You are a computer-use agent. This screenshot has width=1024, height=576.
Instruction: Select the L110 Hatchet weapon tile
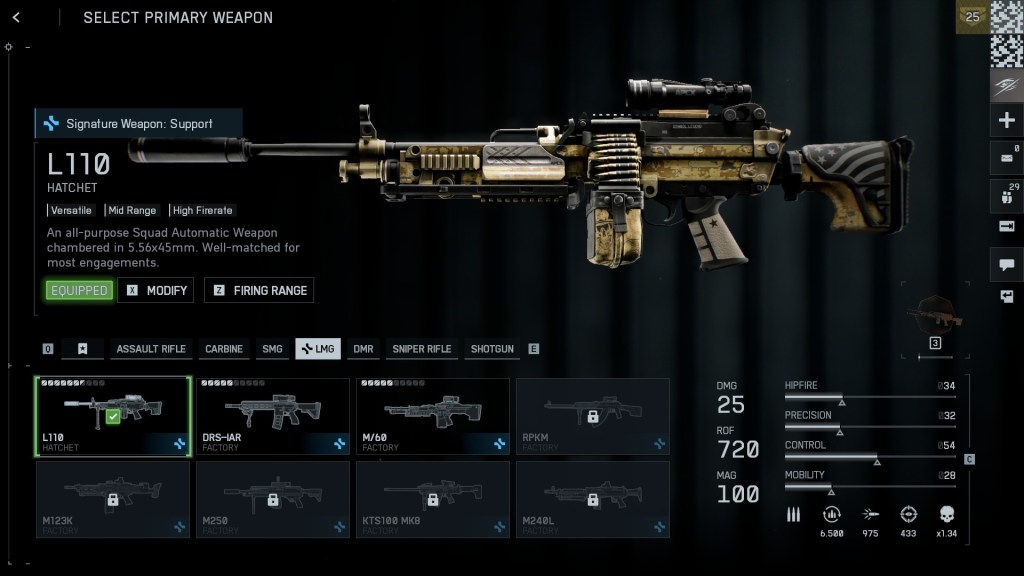[x=113, y=416]
